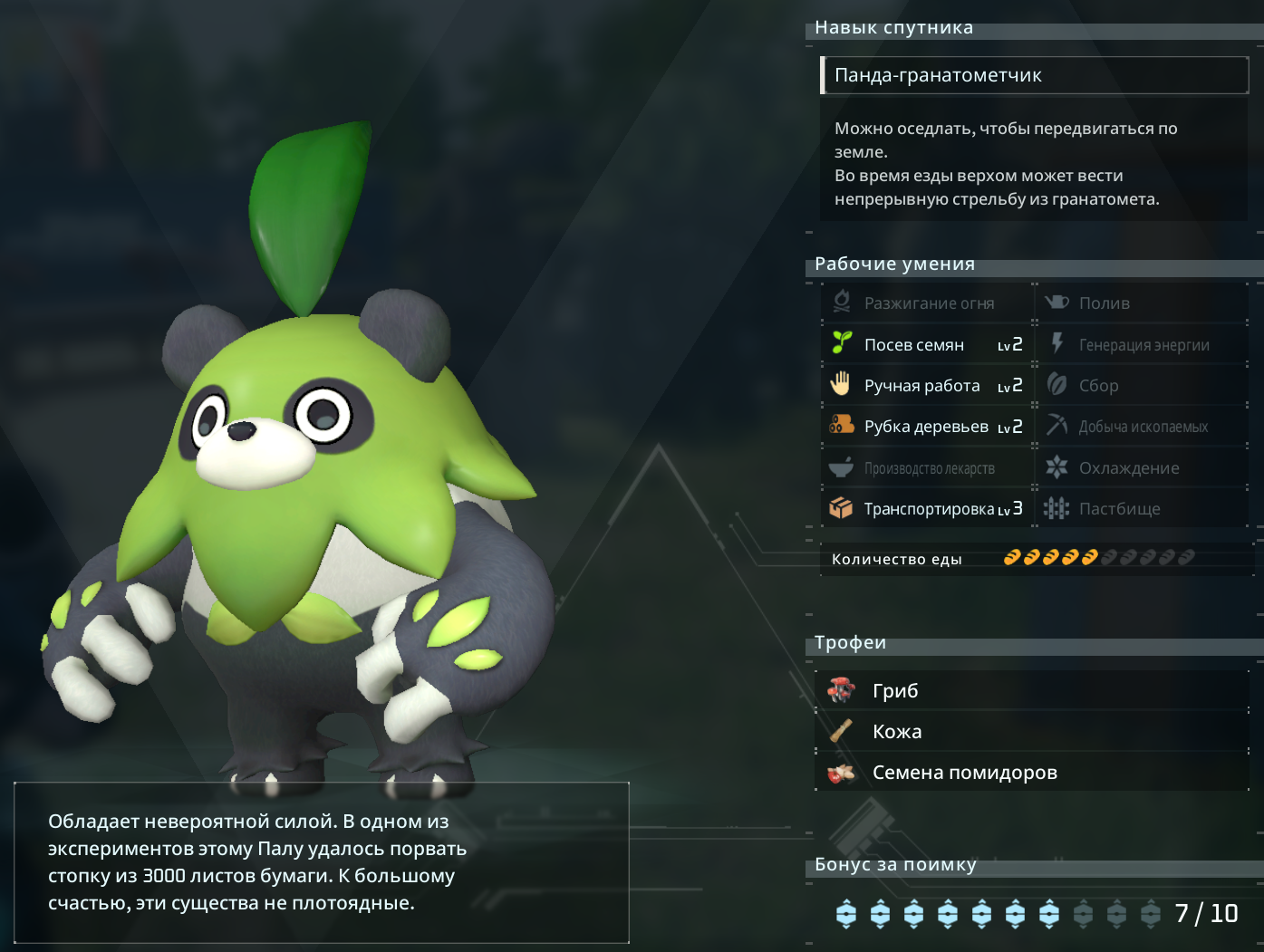Select the Панда-гранатометчик partner skill
Viewport: 1264px width, 952px height.
1033,75
